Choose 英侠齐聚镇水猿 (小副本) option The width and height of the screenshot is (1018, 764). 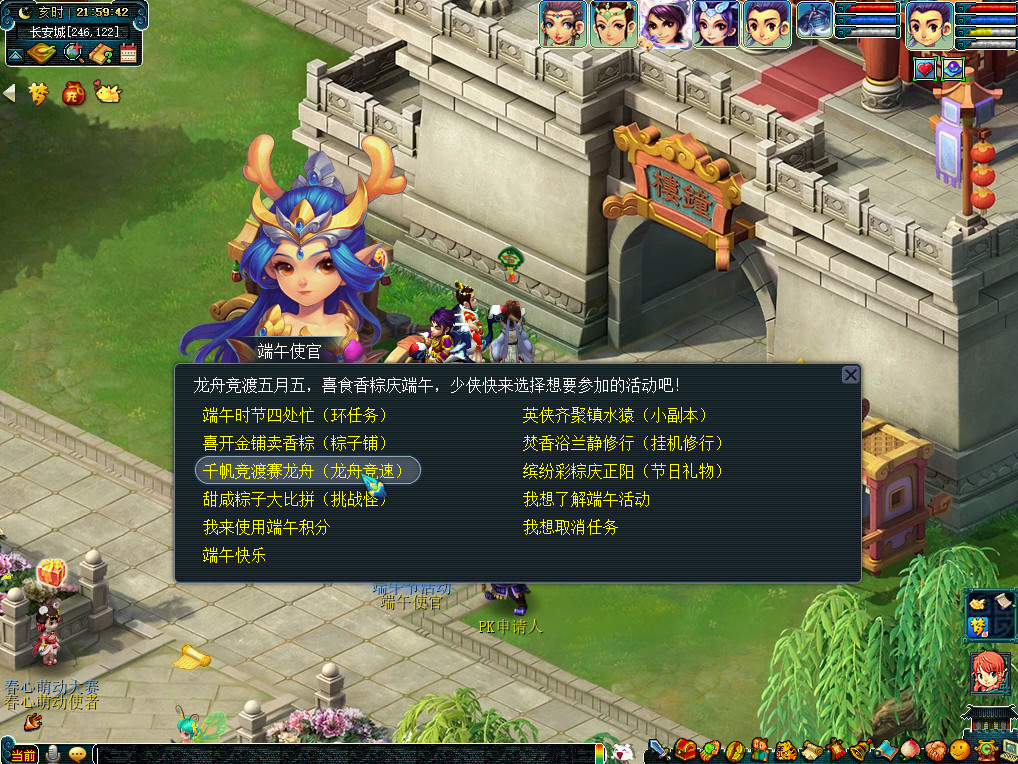tap(615, 415)
